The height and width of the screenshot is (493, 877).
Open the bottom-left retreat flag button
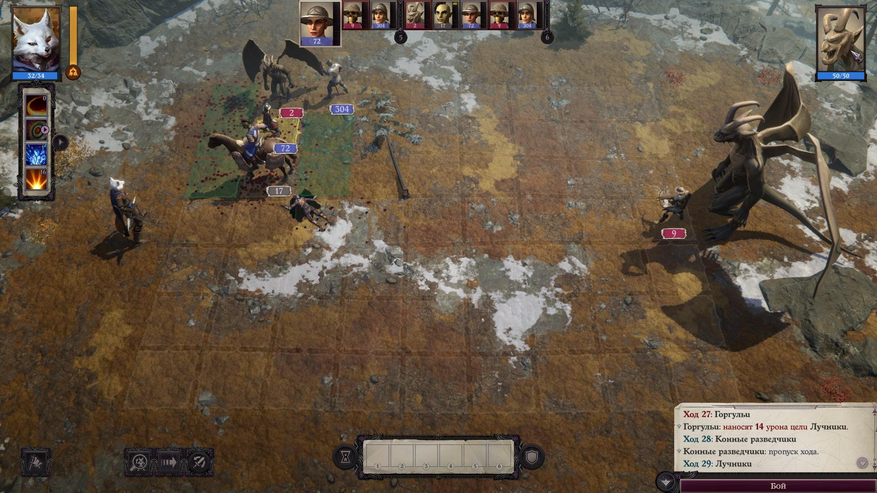click(35, 461)
